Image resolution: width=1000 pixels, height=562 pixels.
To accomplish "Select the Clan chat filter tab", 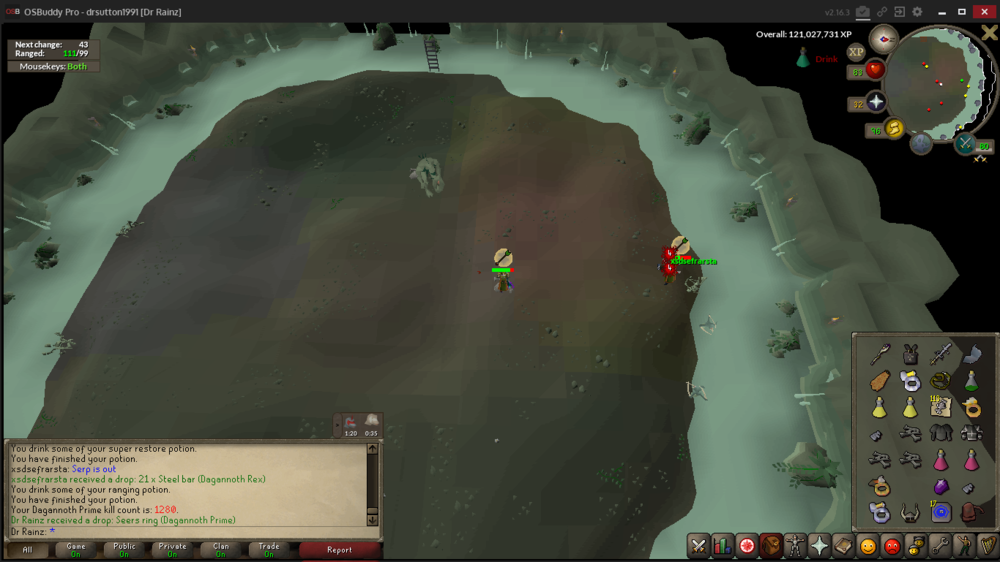I will pyautogui.click(x=221, y=549).
